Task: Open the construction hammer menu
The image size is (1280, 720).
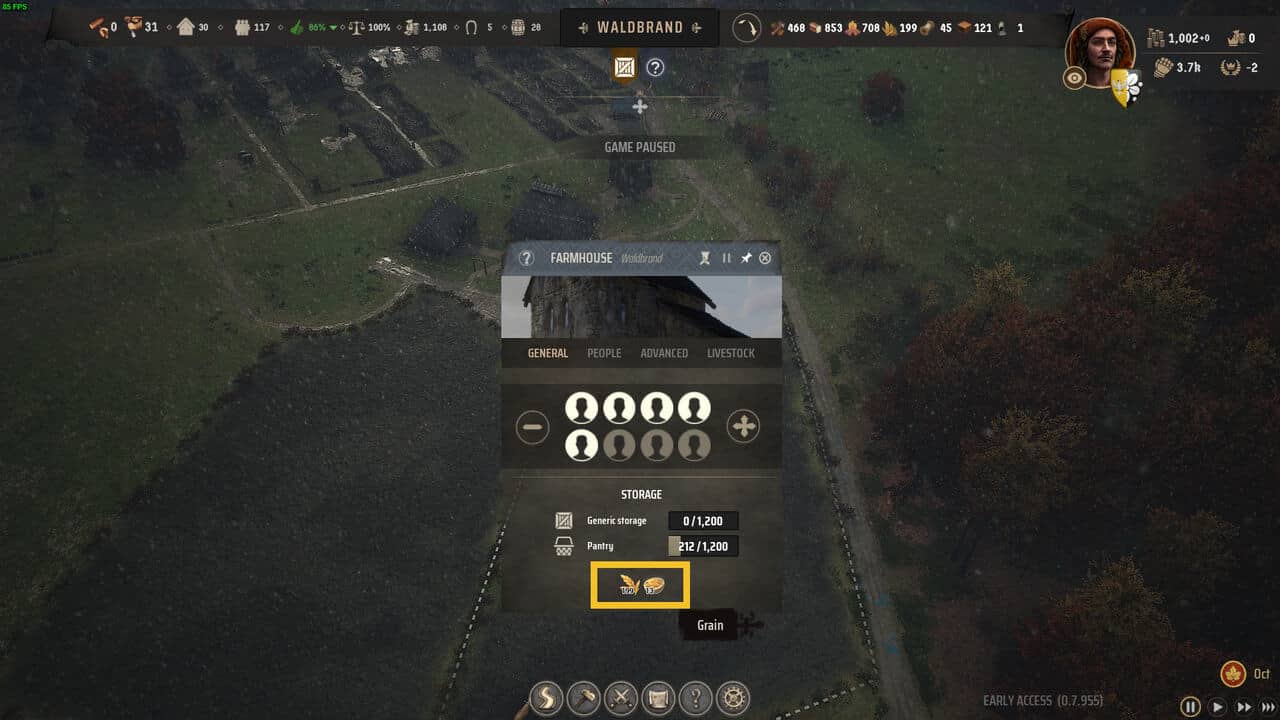Action: pyautogui.click(x=584, y=697)
